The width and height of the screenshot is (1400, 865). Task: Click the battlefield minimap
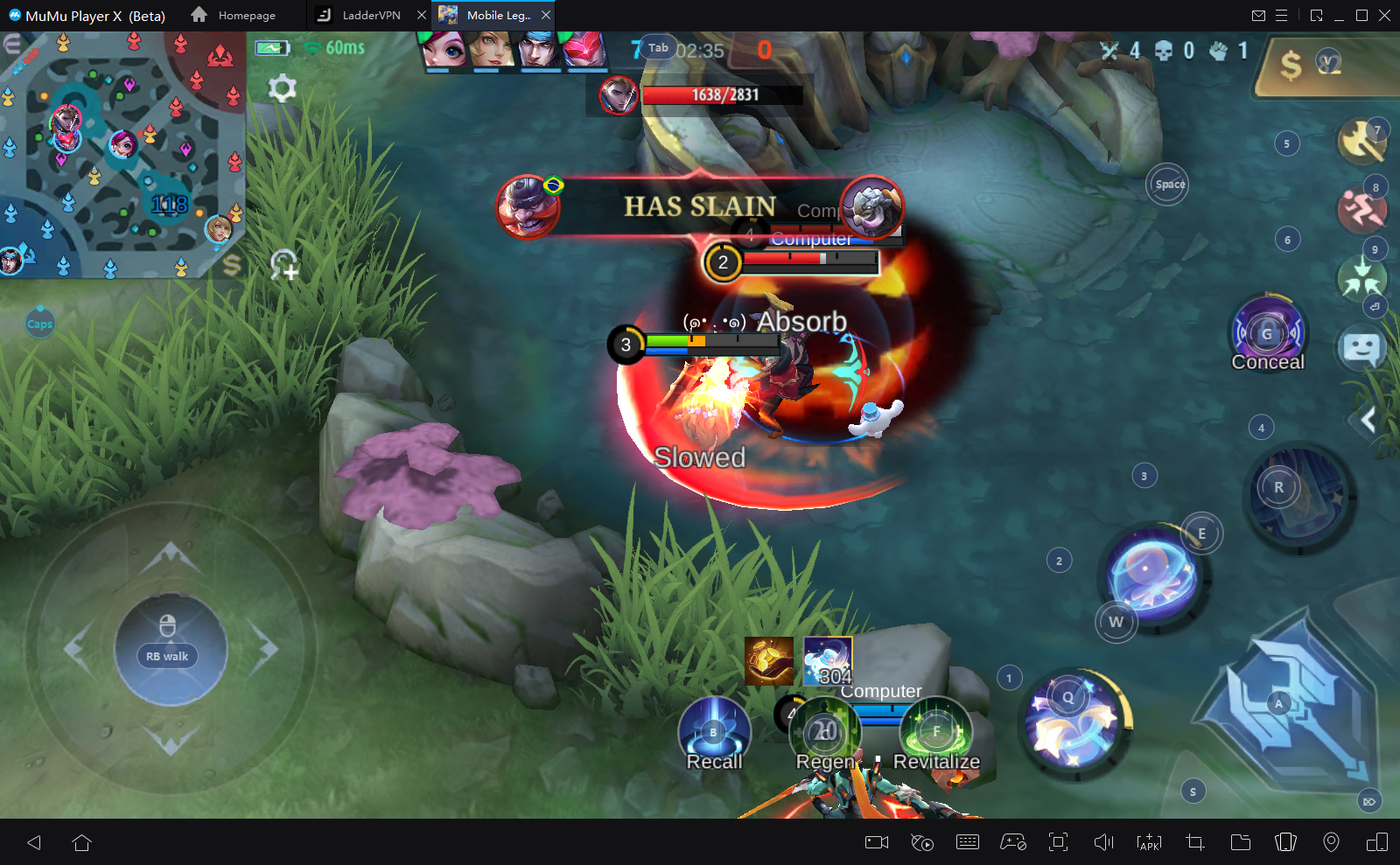(122, 156)
